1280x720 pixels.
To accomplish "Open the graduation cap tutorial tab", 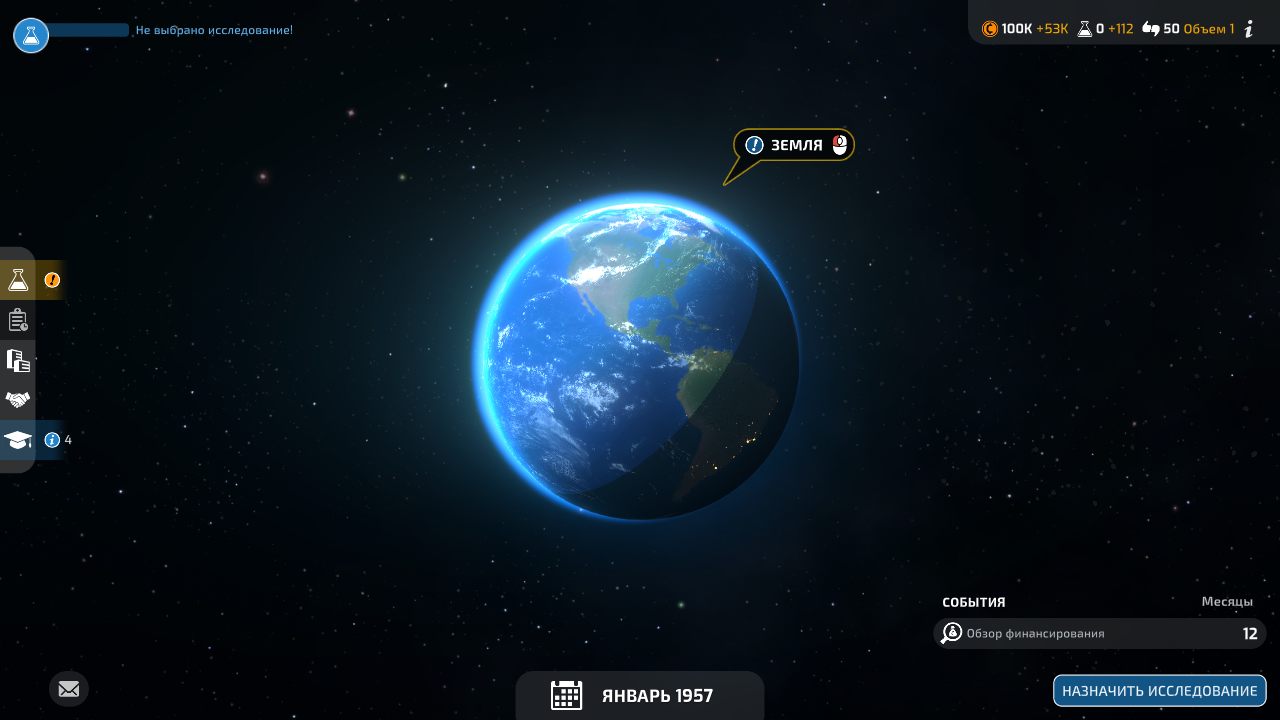I will point(18,440).
